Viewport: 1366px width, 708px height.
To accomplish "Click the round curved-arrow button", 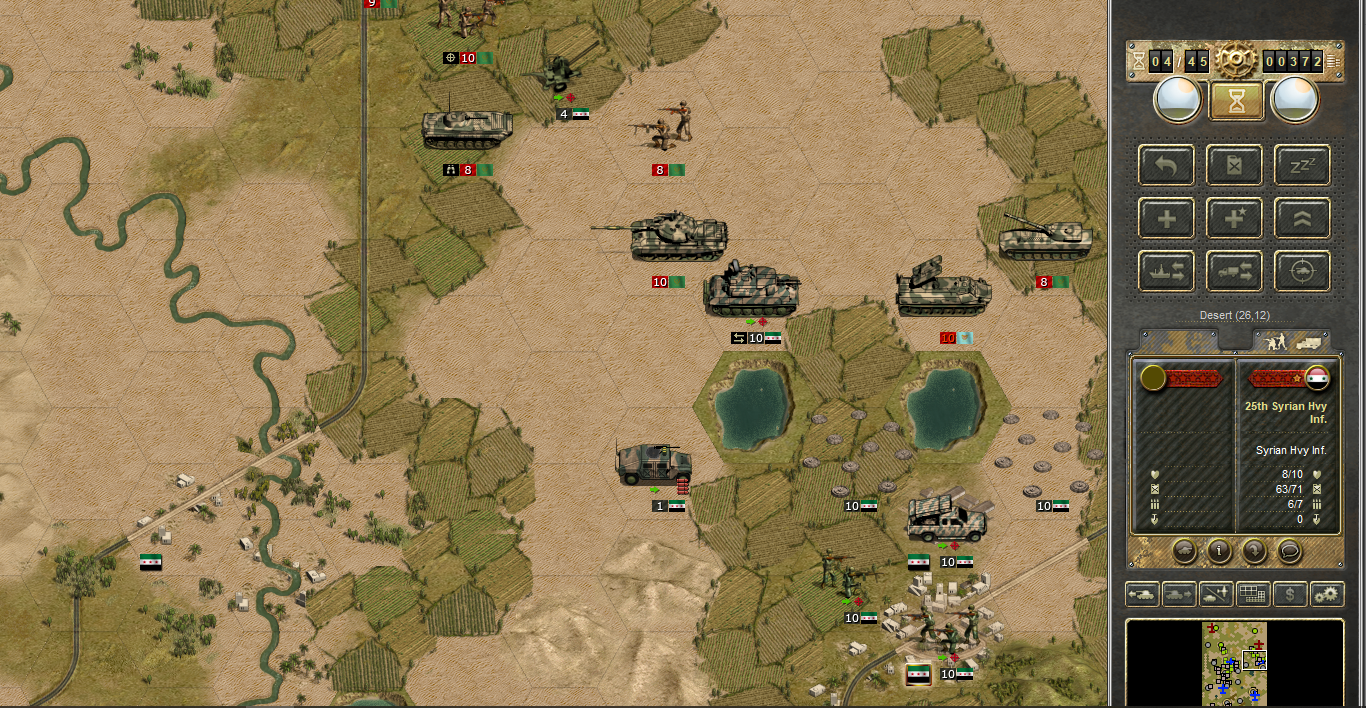I will [1254, 550].
